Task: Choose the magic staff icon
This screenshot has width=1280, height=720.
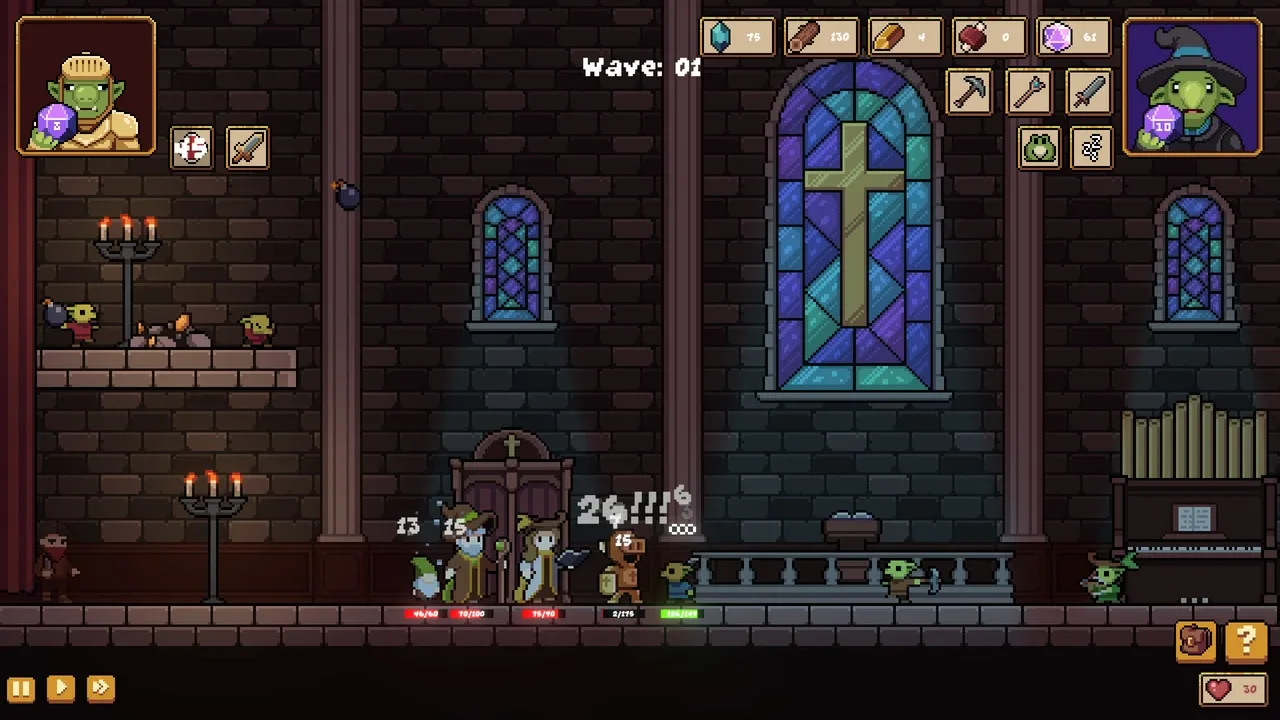Action: click(1030, 93)
